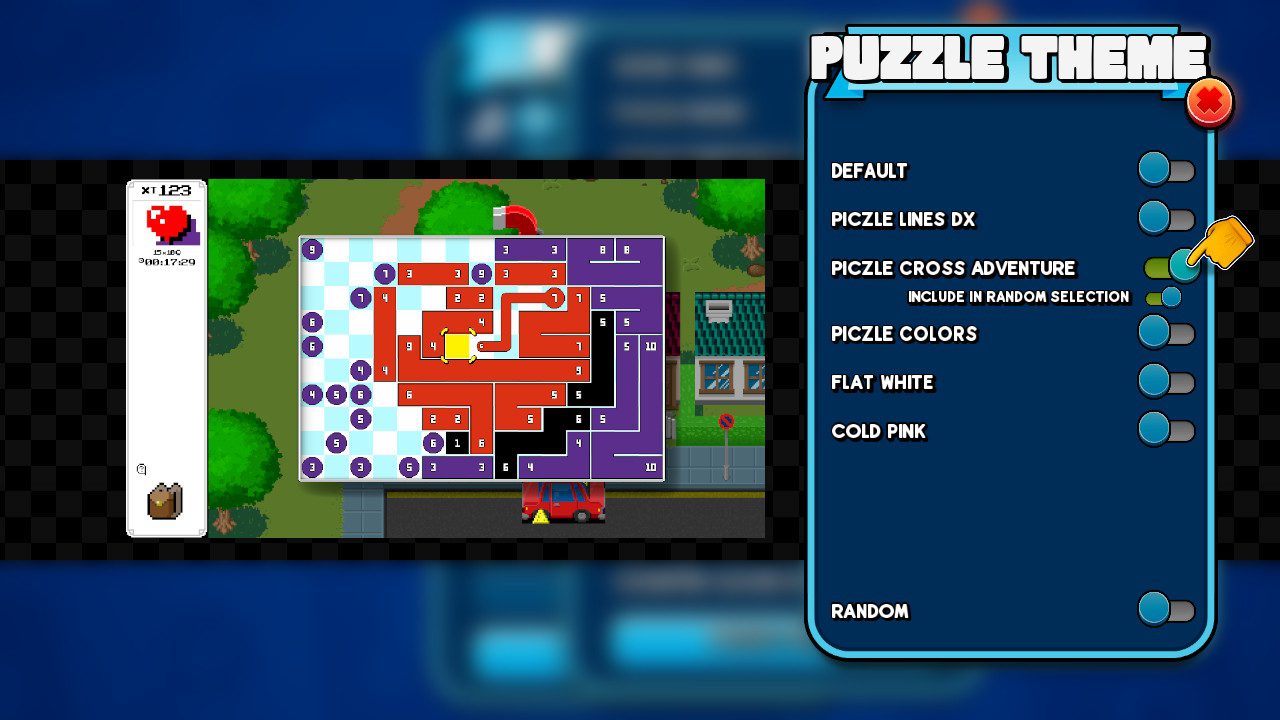Switch on the Piczle Colors theme
Screen dimensions: 1280x720
[x=1166, y=332]
